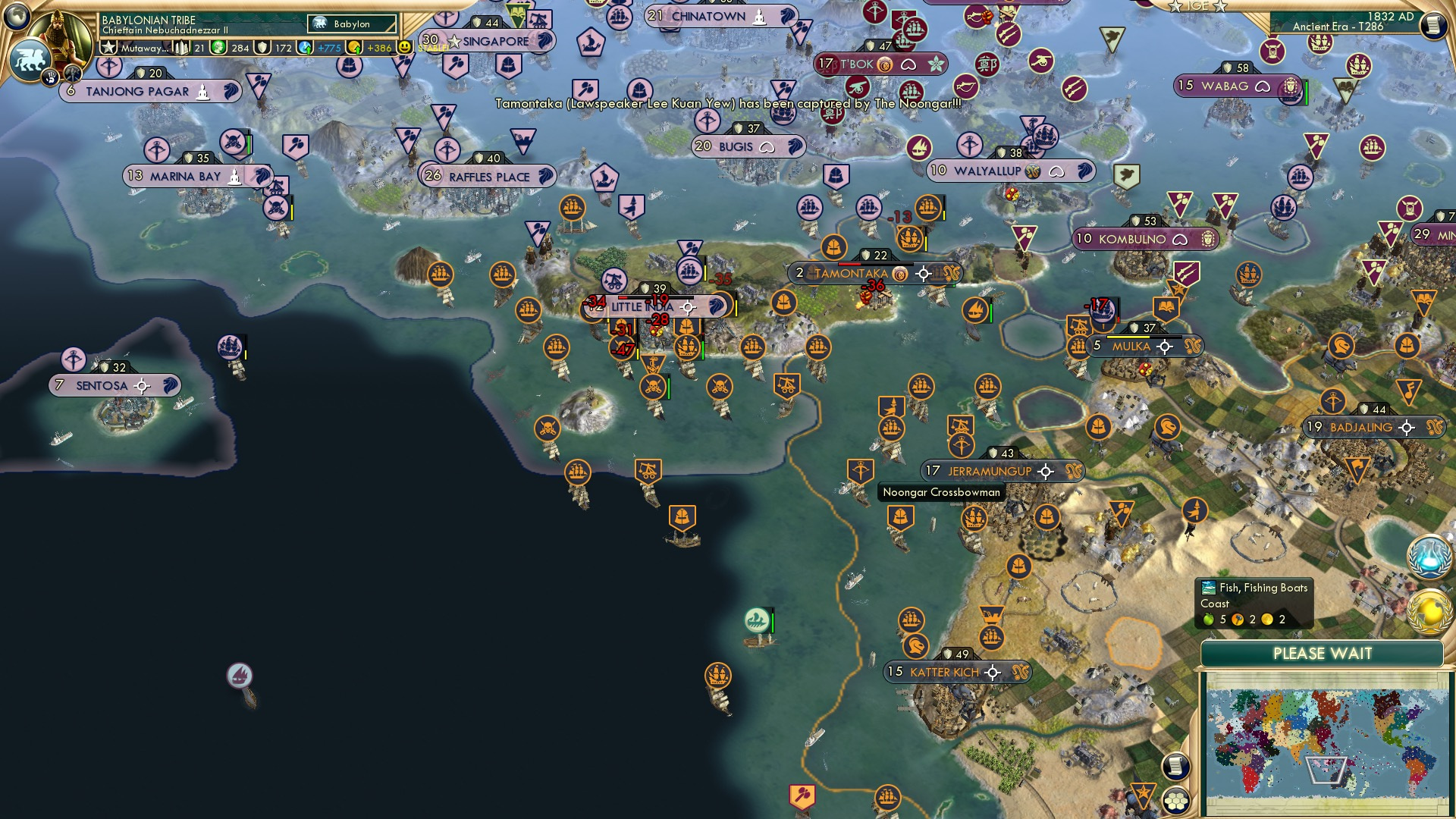Click the smiley STABLE happiness icon
Viewport: 1456px width, 819px height.
[406, 47]
